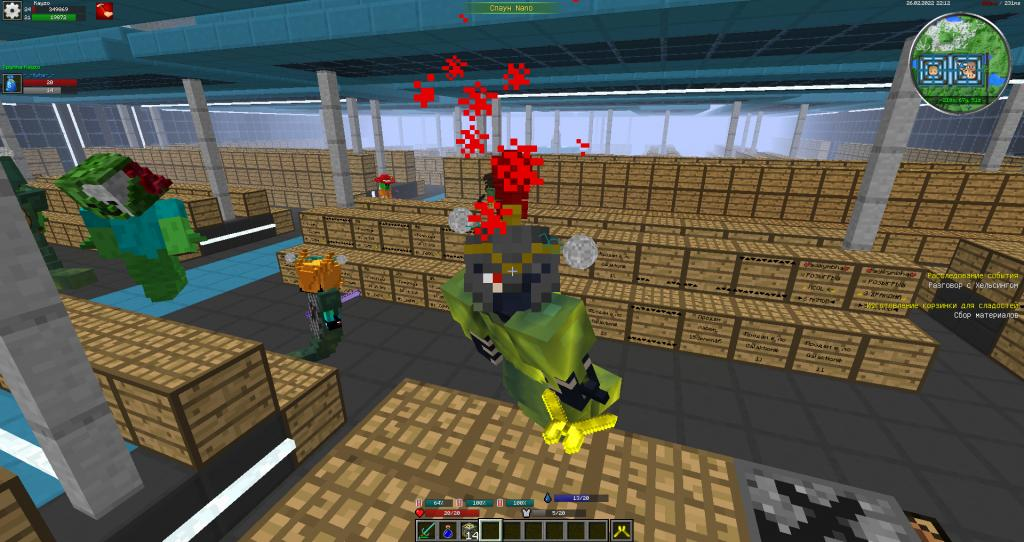Click the yellow tool offhand slot
1024x542 pixels.
[x=623, y=531]
